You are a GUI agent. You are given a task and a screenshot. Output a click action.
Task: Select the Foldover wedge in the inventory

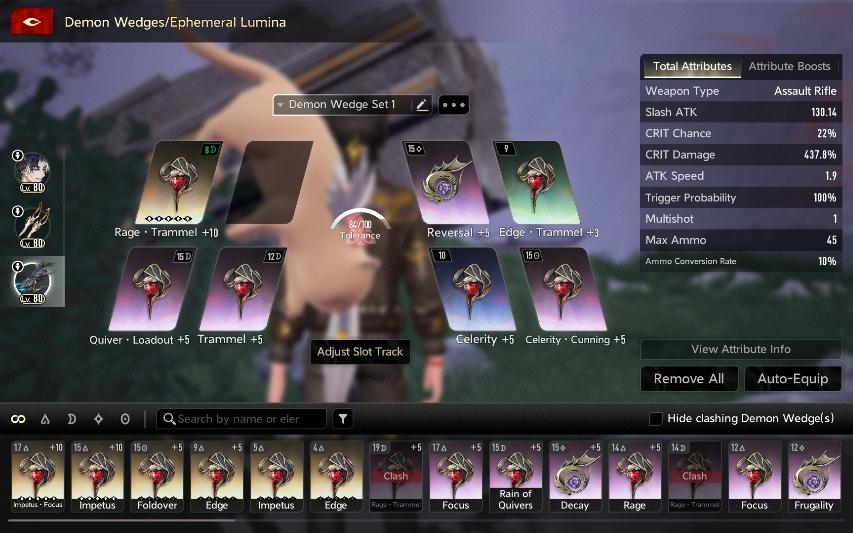[x=157, y=476]
